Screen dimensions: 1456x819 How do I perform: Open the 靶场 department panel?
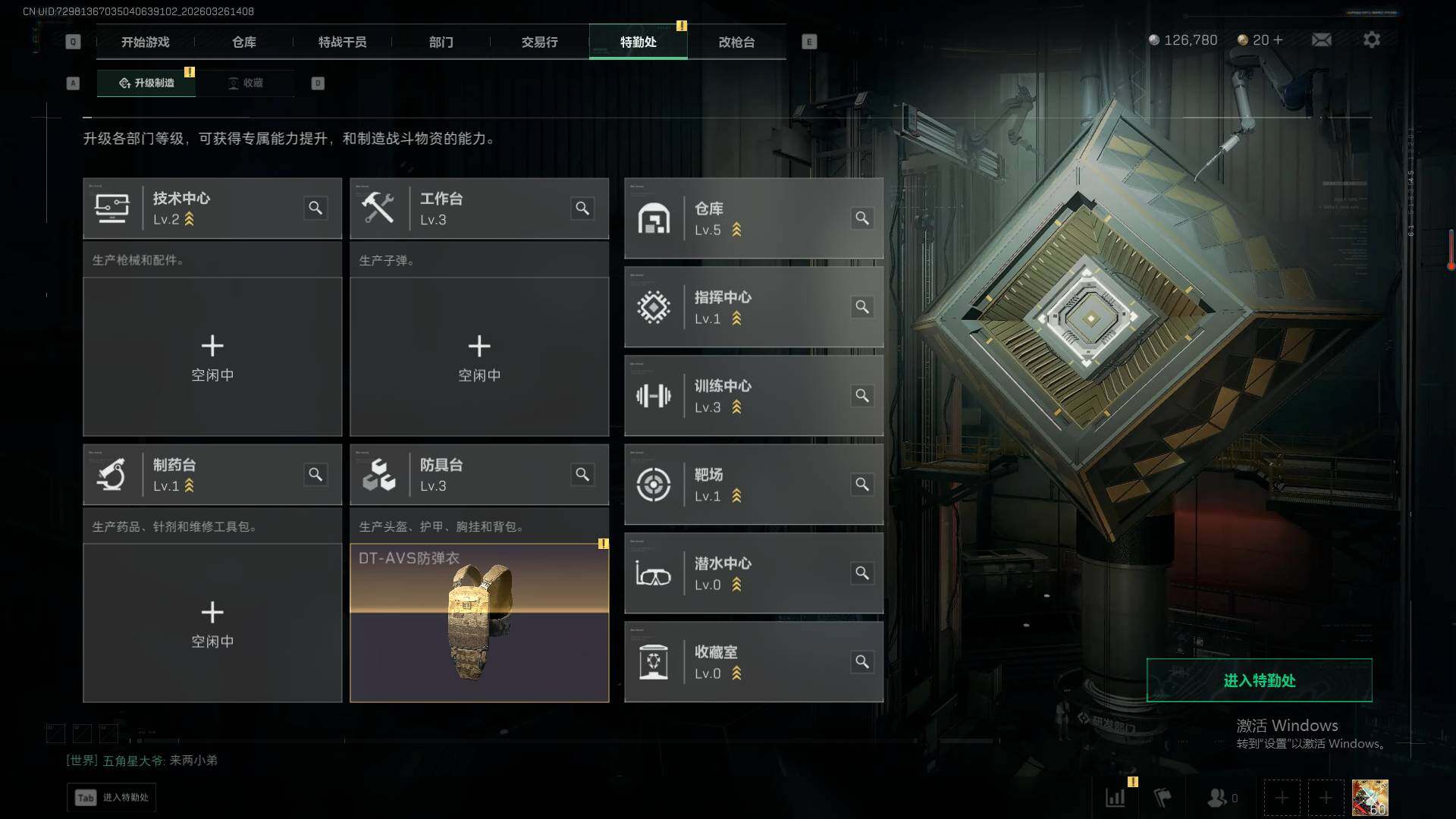point(753,484)
